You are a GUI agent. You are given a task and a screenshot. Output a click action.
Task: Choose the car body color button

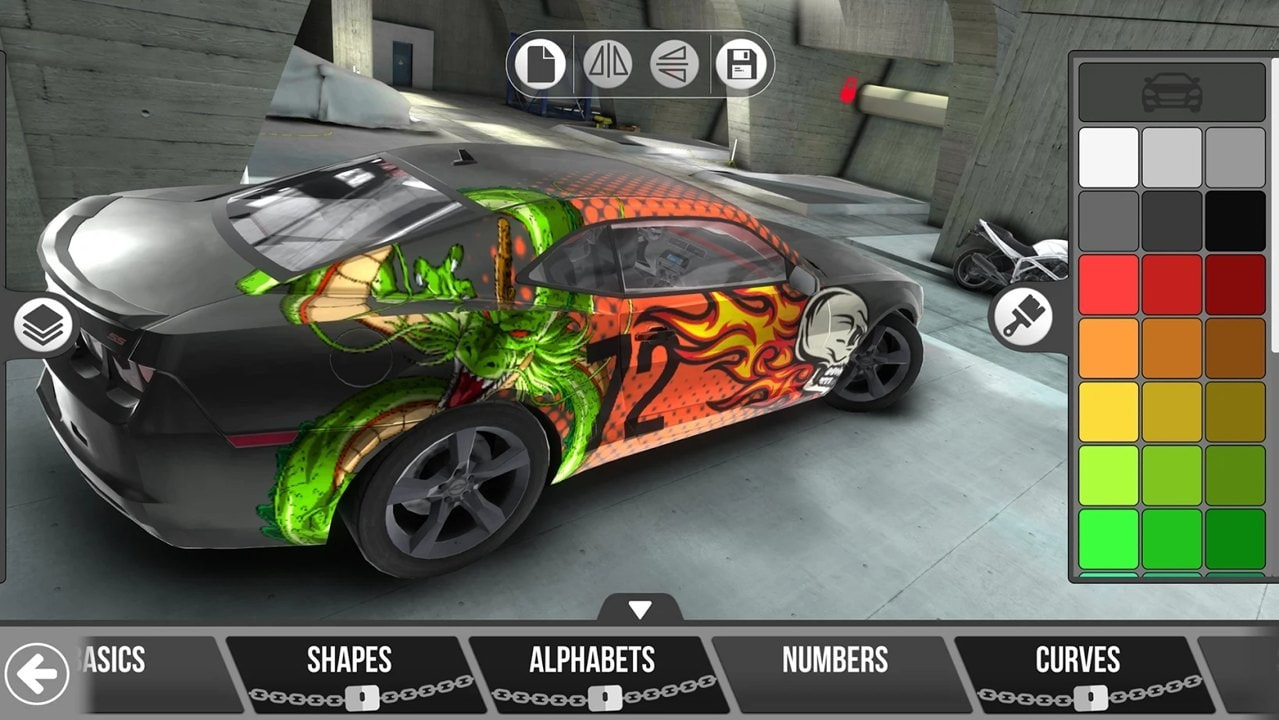[x=1171, y=92]
